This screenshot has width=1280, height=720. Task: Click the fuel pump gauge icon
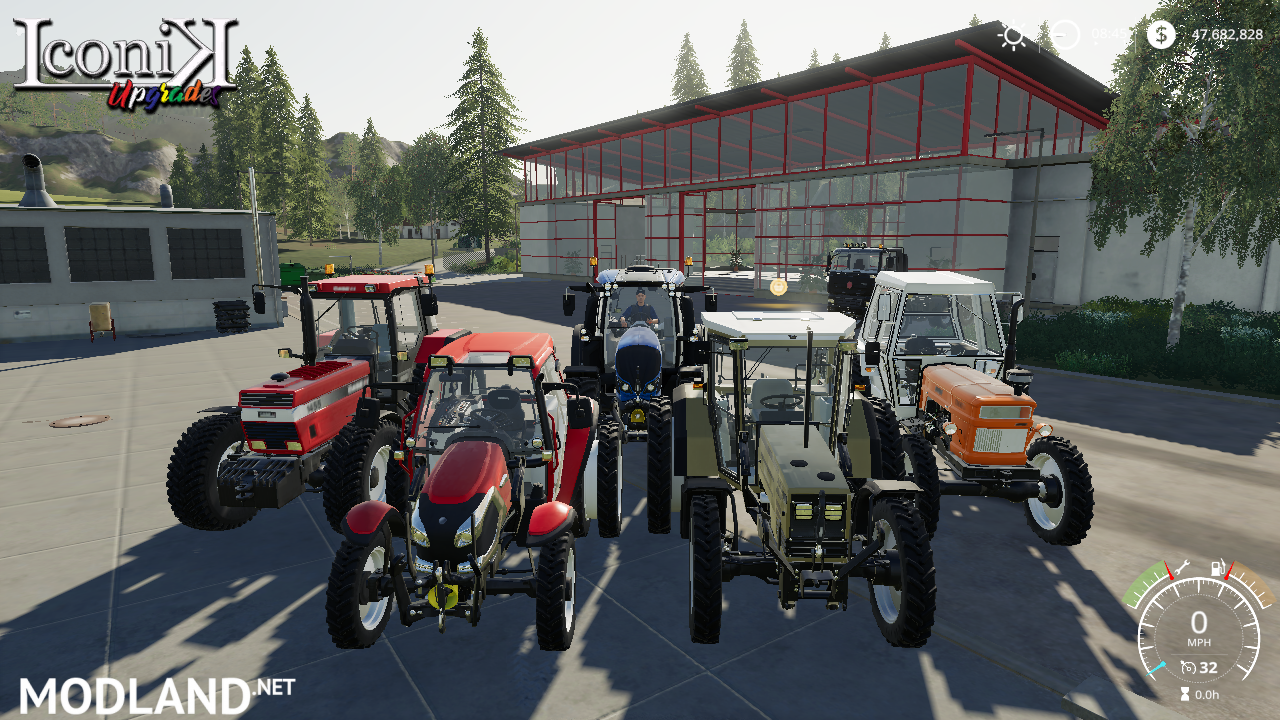(1219, 568)
